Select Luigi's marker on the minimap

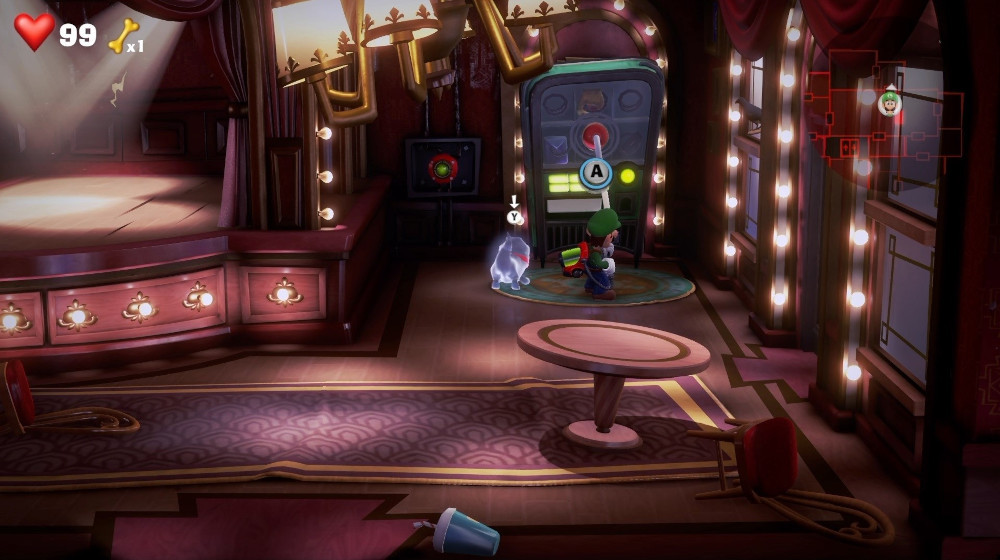point(889,102)
